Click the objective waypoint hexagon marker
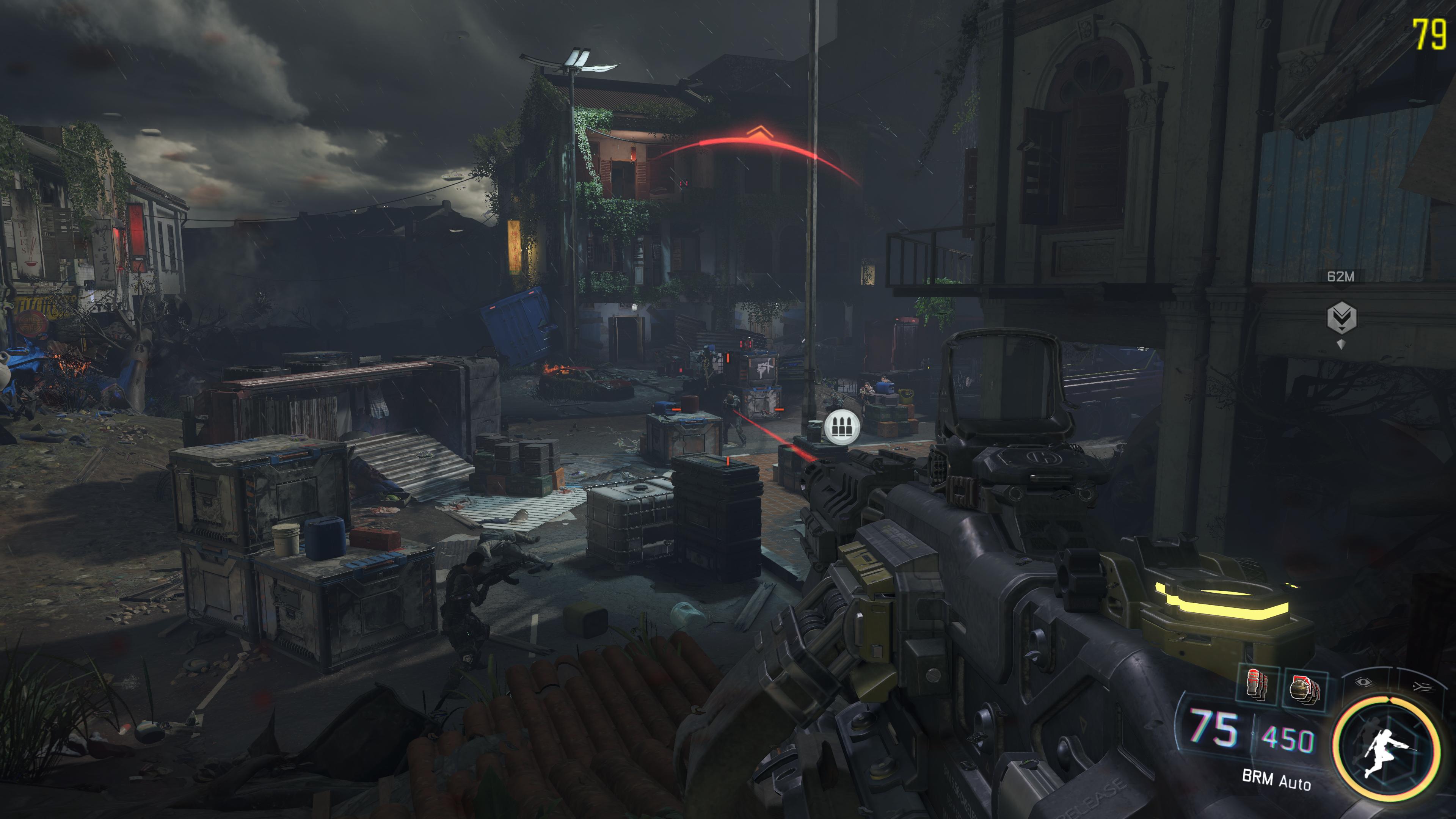This screenshot has width=1456, height=819. tap(1341, 318)
